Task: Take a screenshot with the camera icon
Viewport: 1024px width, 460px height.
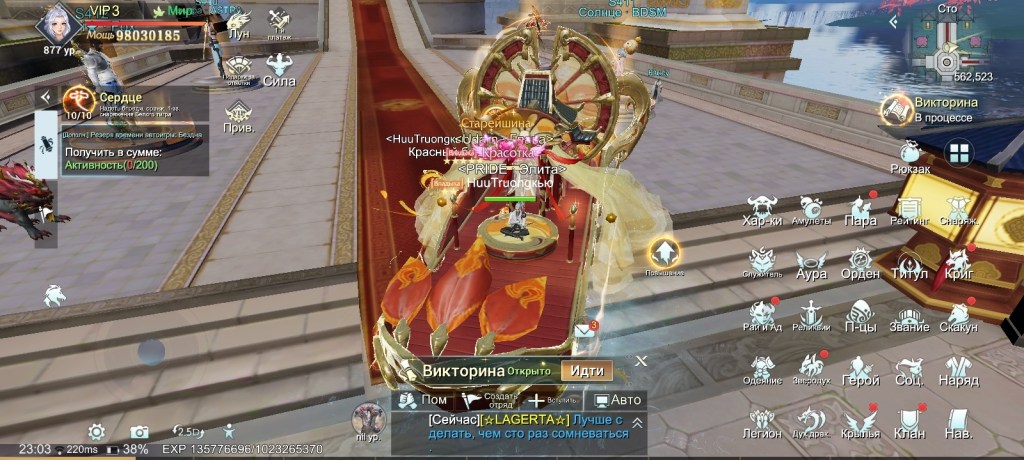Action: (x=139, y=431)
